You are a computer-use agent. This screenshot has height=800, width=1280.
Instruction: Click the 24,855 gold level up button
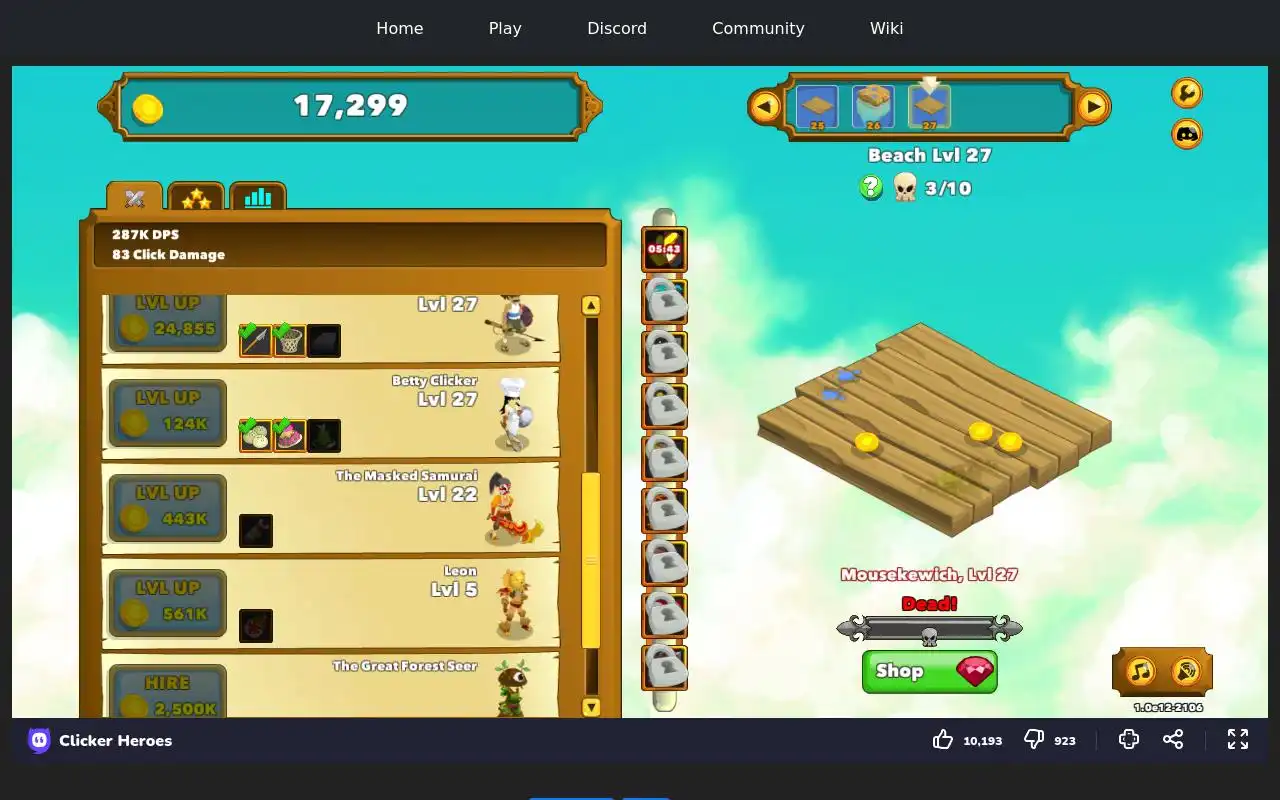167,320
